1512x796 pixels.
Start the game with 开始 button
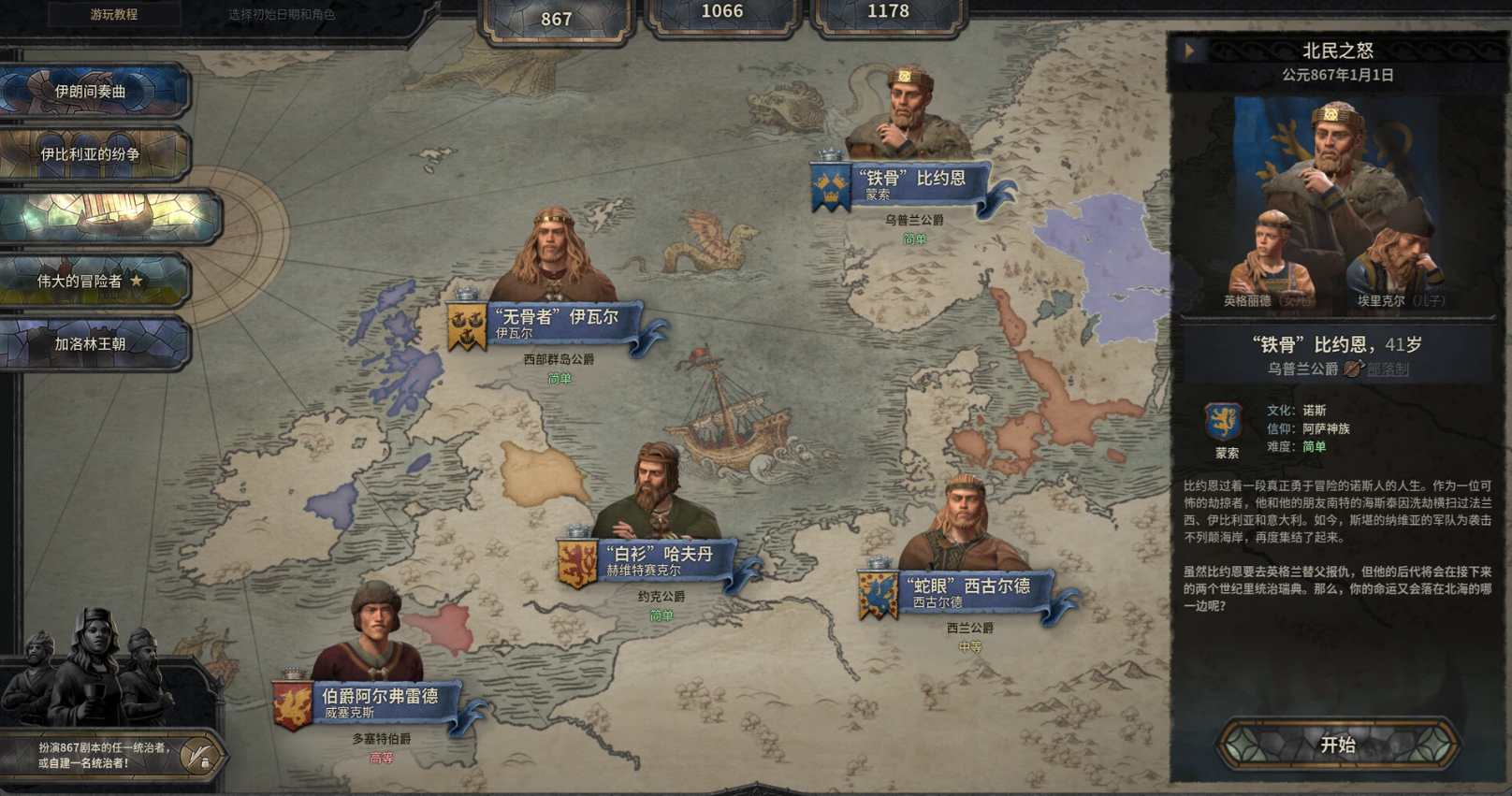coord(1338,745)
